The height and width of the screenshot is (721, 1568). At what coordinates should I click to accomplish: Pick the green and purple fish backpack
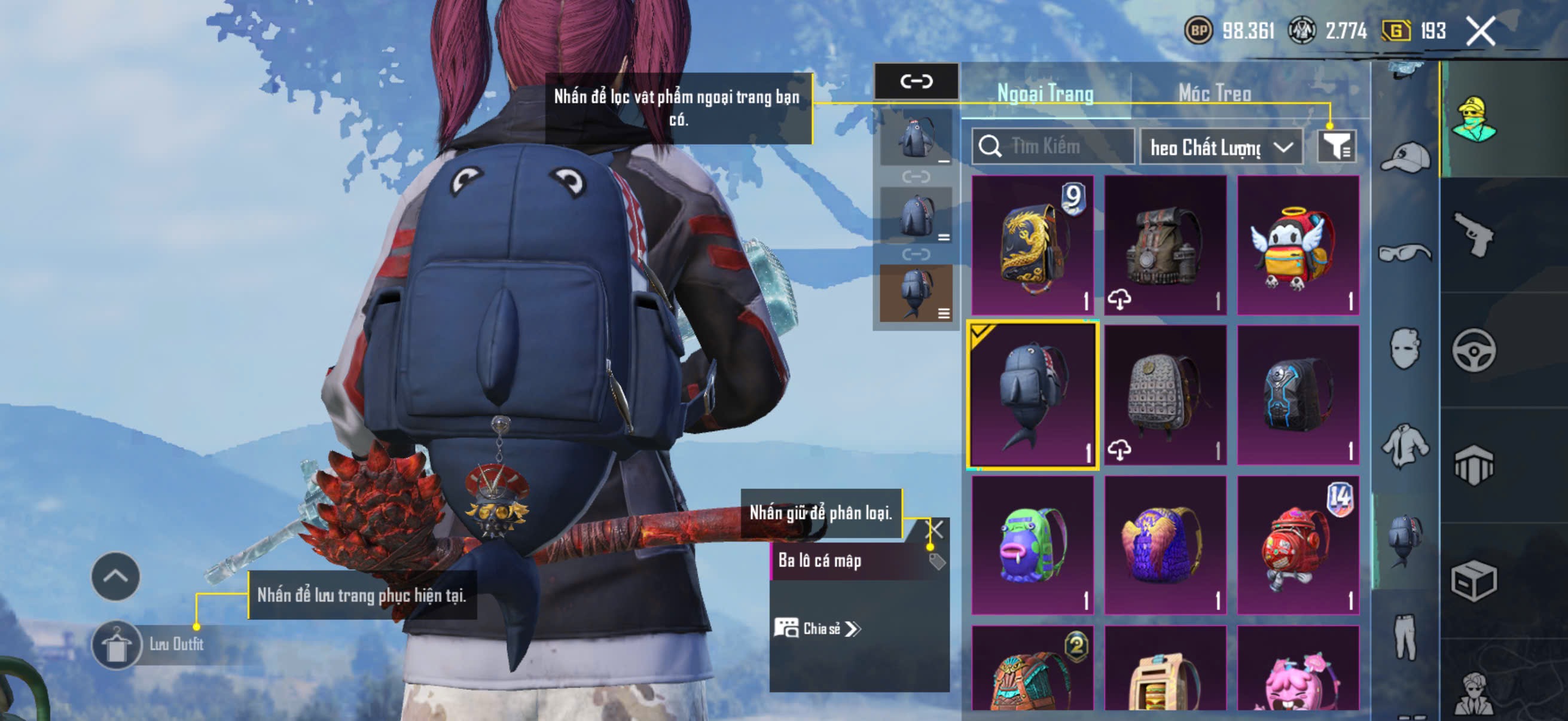pyautogui.click(x=1032, y=546)
